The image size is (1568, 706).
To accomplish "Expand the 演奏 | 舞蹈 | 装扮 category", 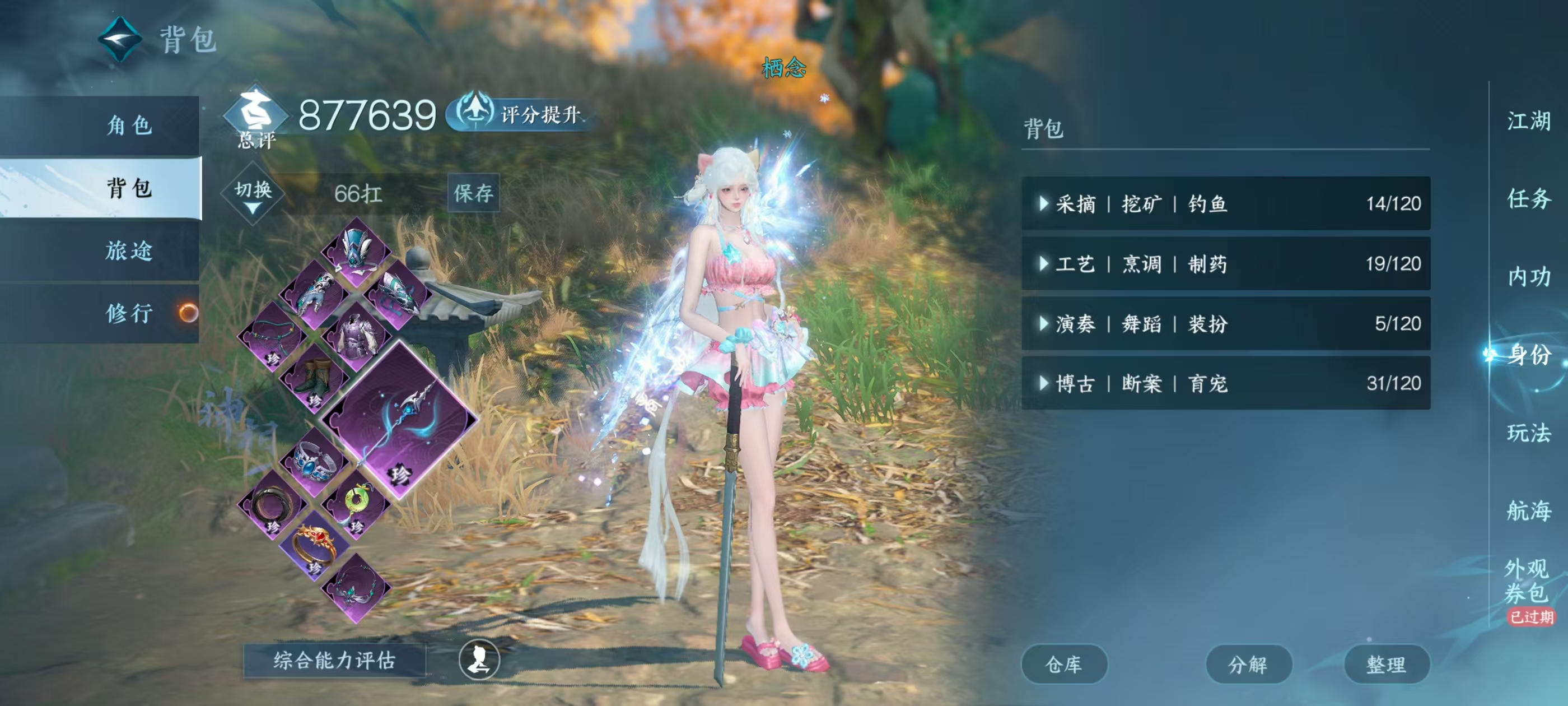I will coord(1225,323).
